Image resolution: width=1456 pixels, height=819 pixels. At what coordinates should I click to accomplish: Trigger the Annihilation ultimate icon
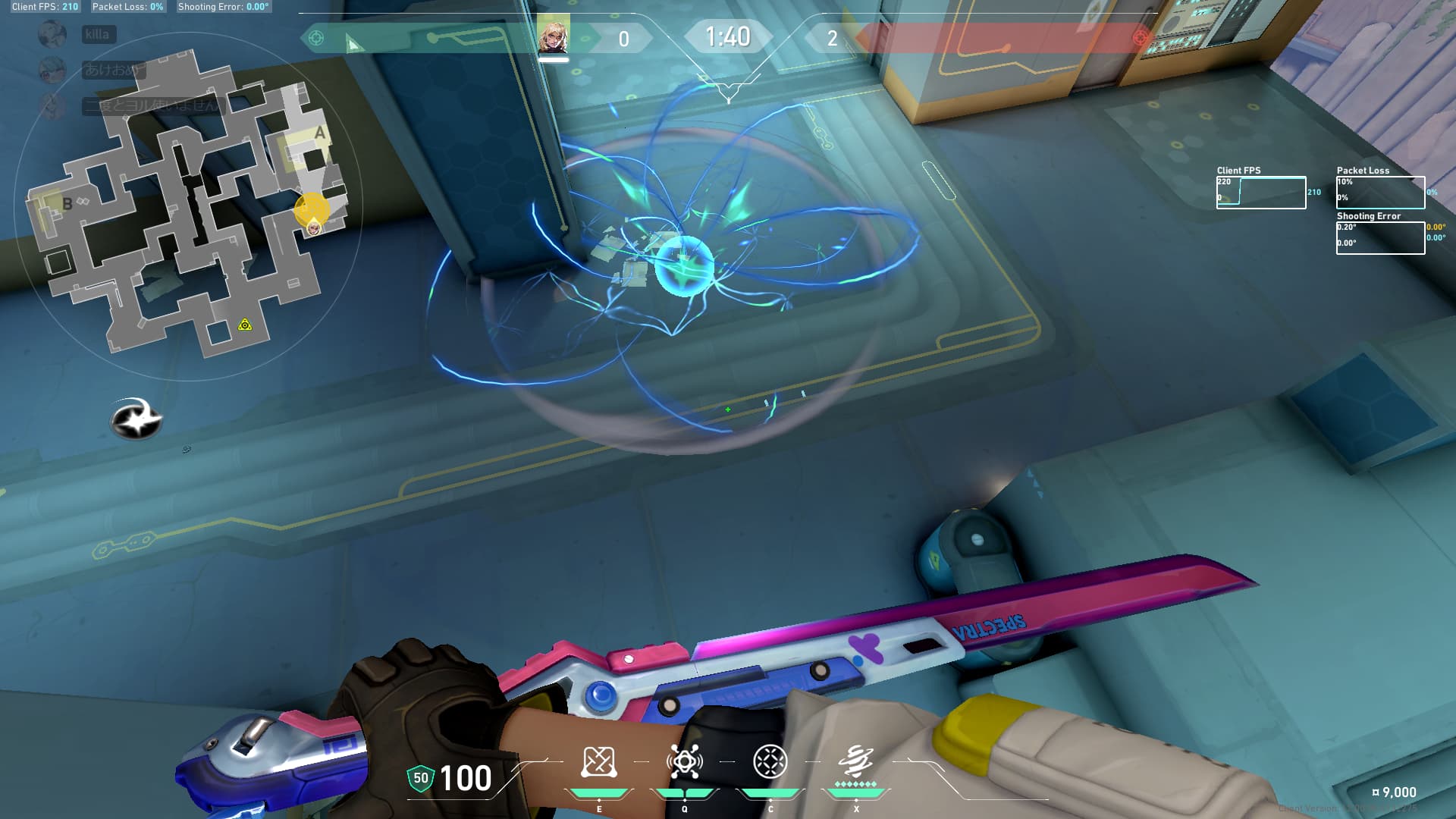pos(855,761)
